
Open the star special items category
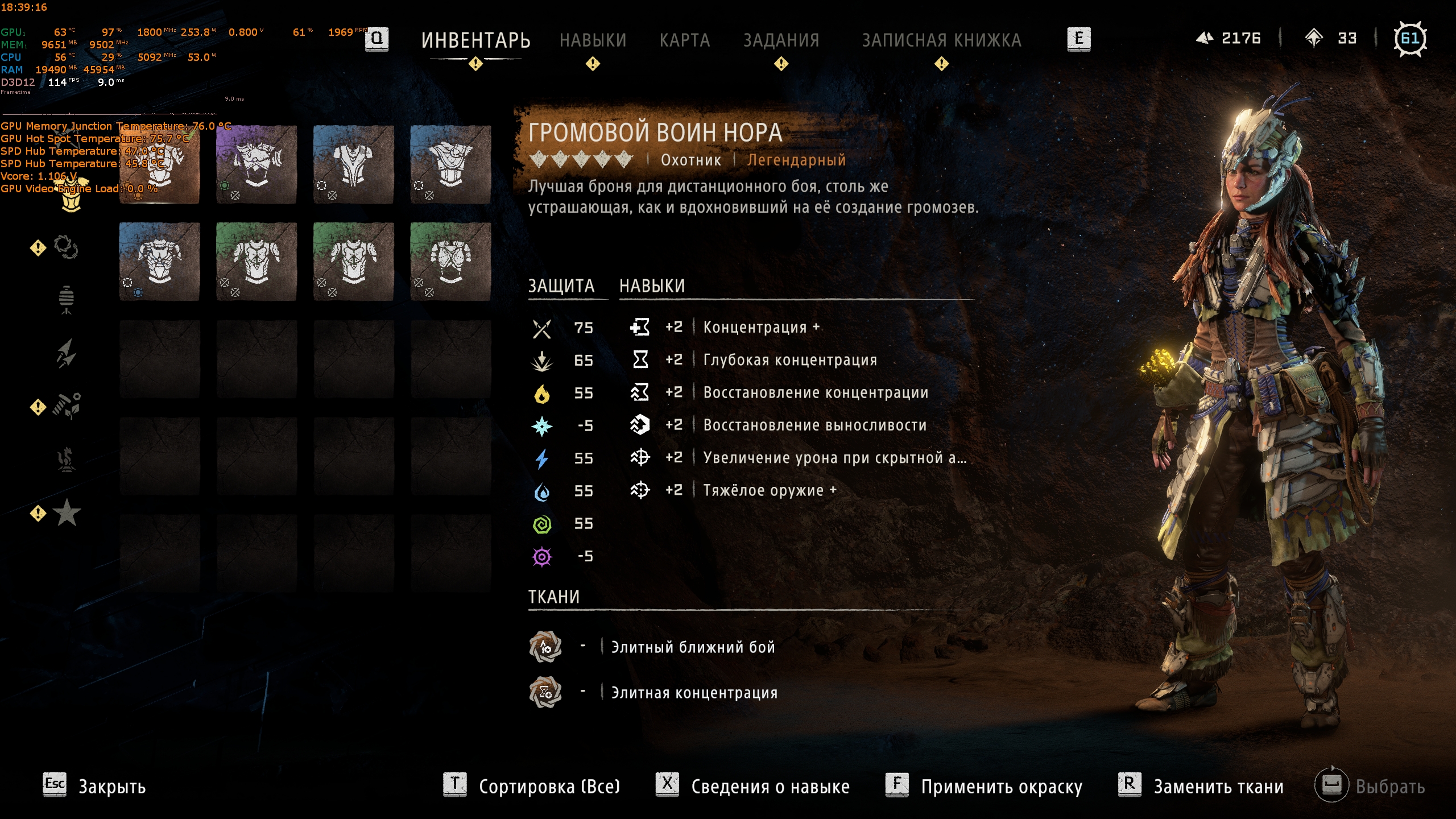click(x=67, y=513)
